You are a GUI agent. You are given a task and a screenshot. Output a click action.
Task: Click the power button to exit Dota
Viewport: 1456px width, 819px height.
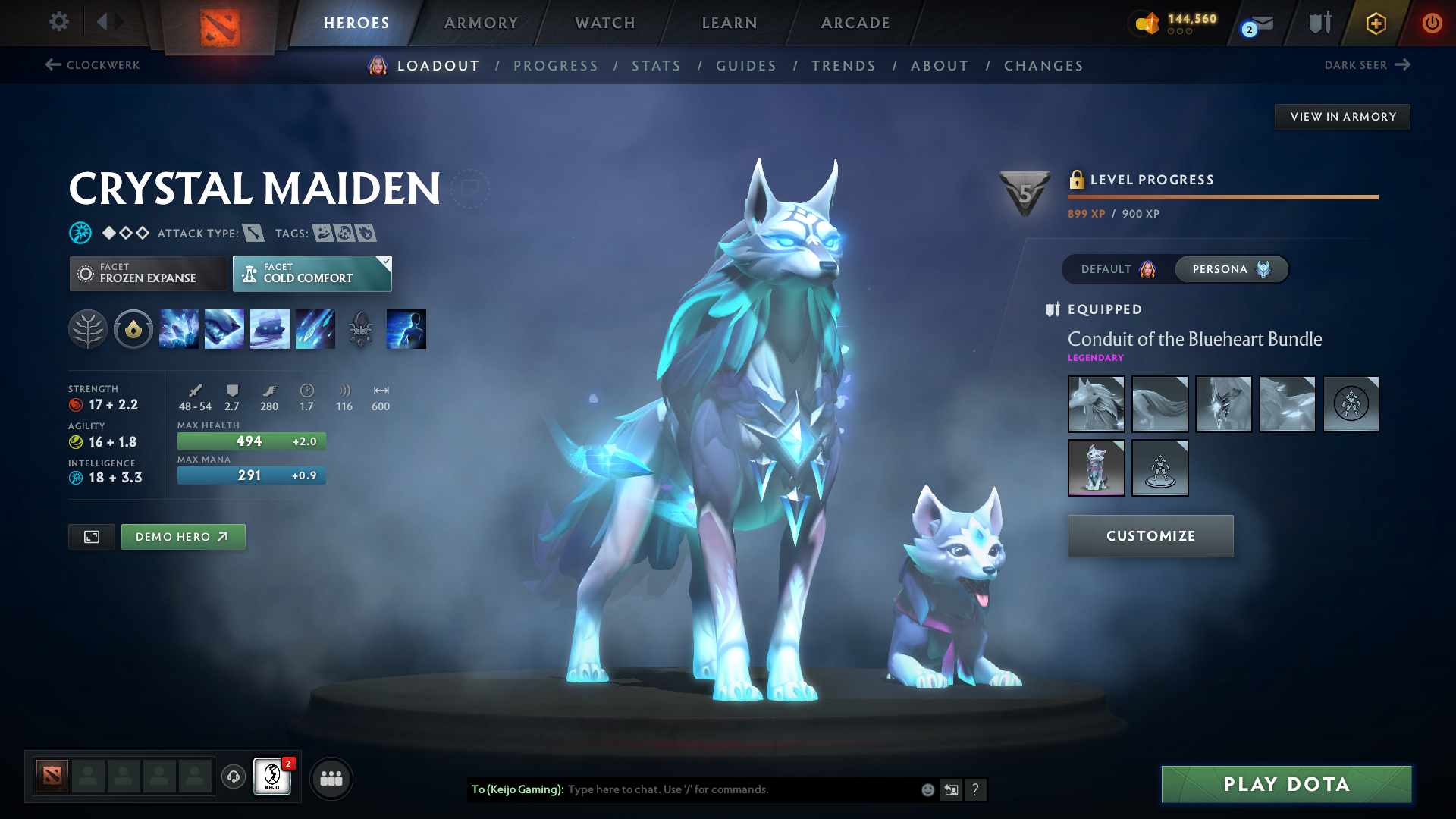1432,23
